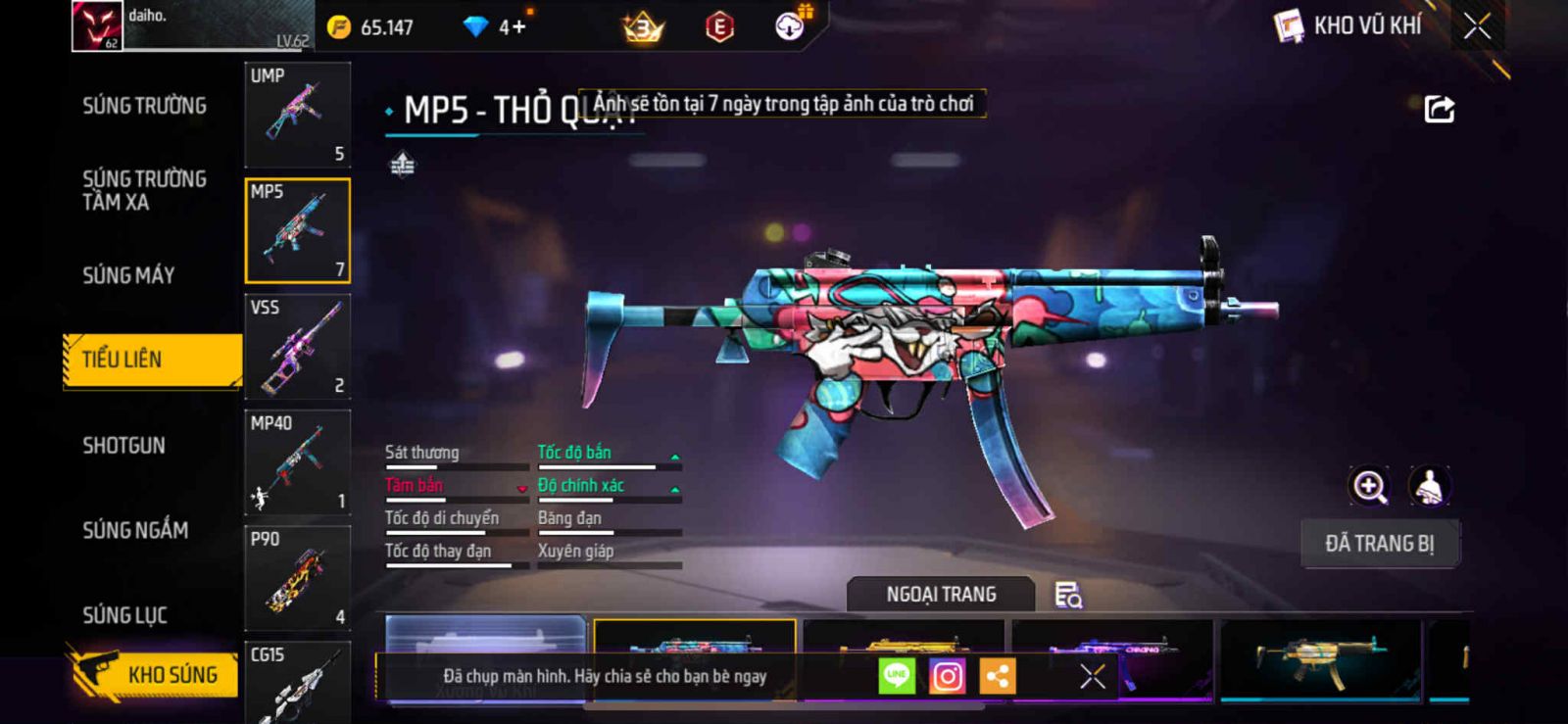Select the UMP weapon tile

297,115
